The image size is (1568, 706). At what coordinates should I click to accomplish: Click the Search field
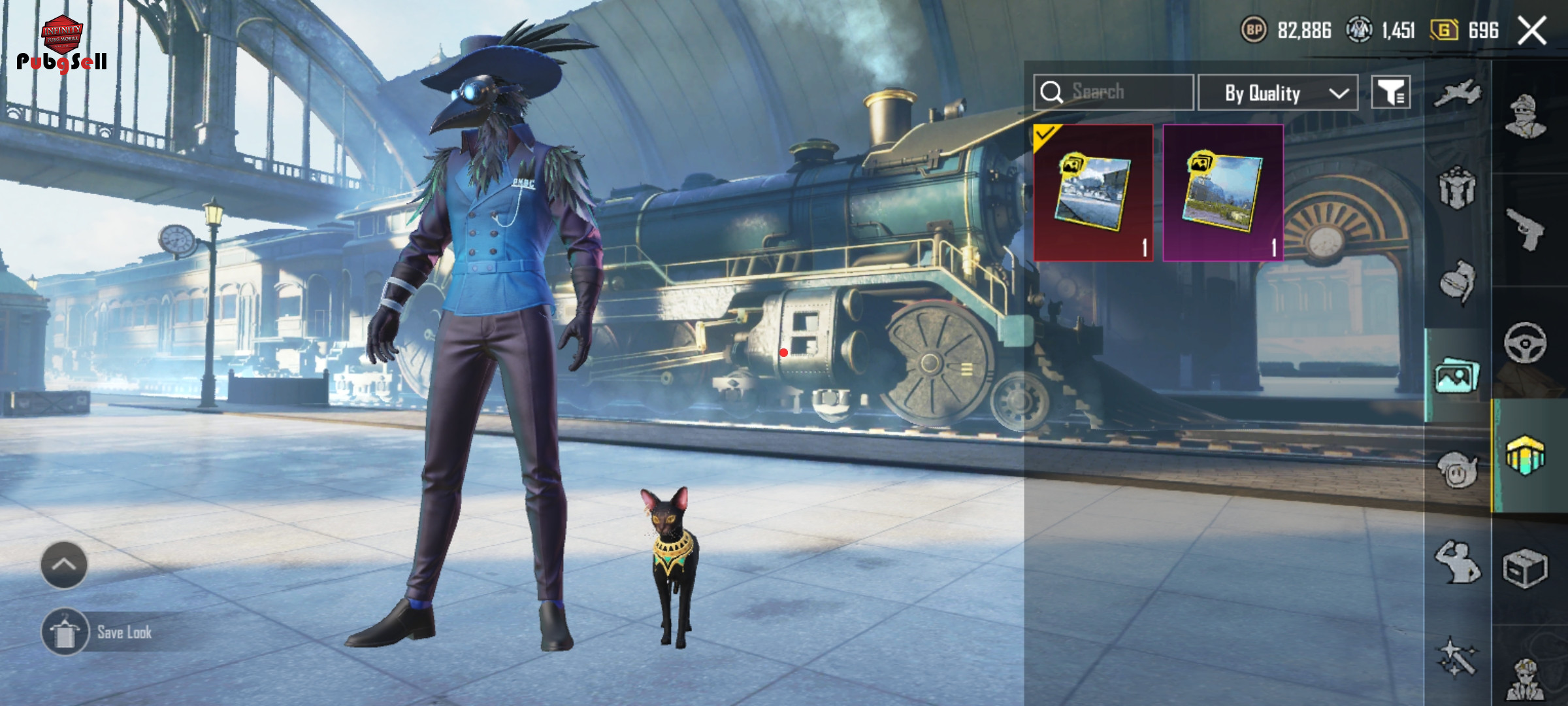click(1114, 92)
